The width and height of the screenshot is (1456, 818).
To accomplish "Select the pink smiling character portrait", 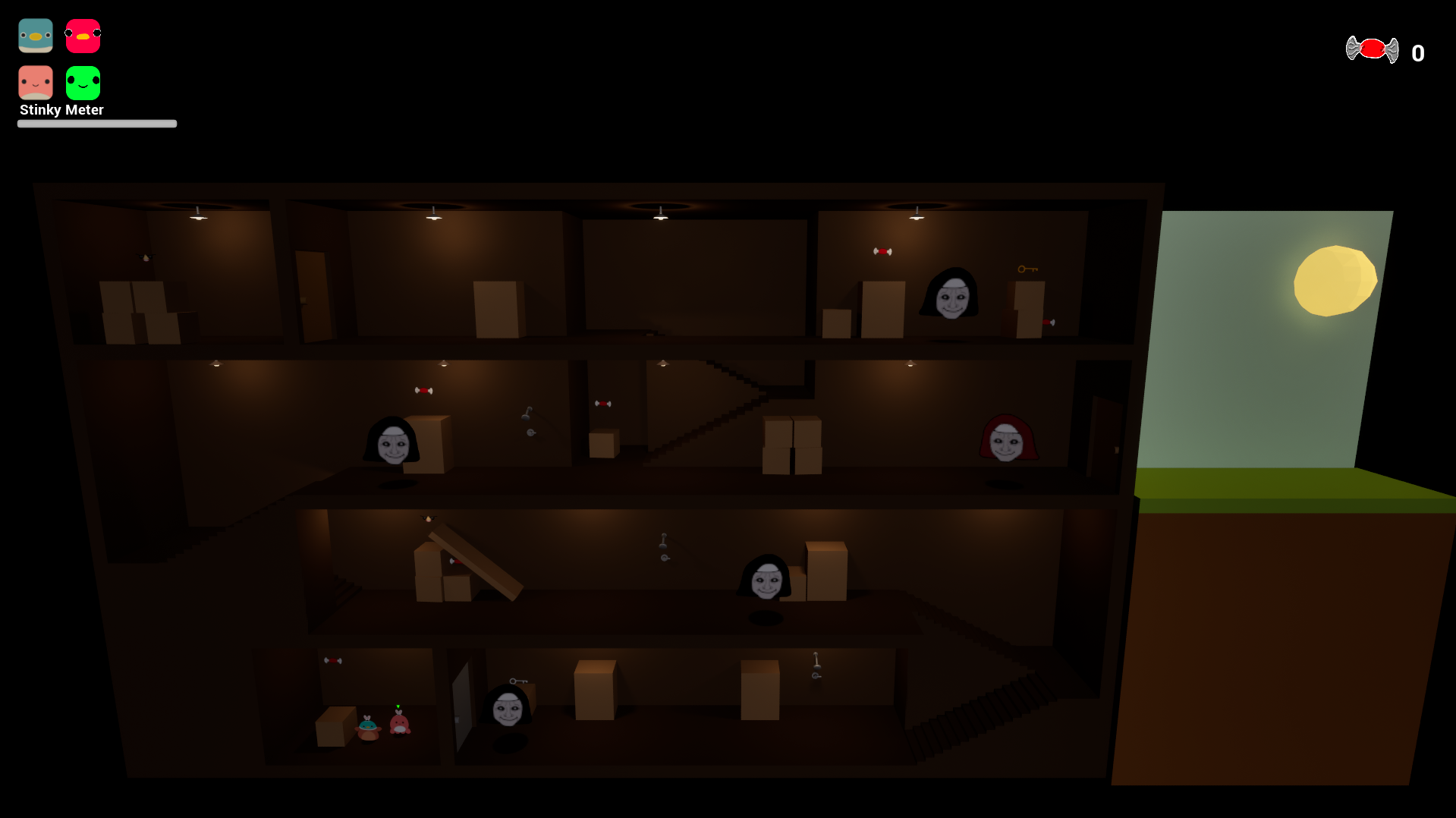I will tap(35, 82).
